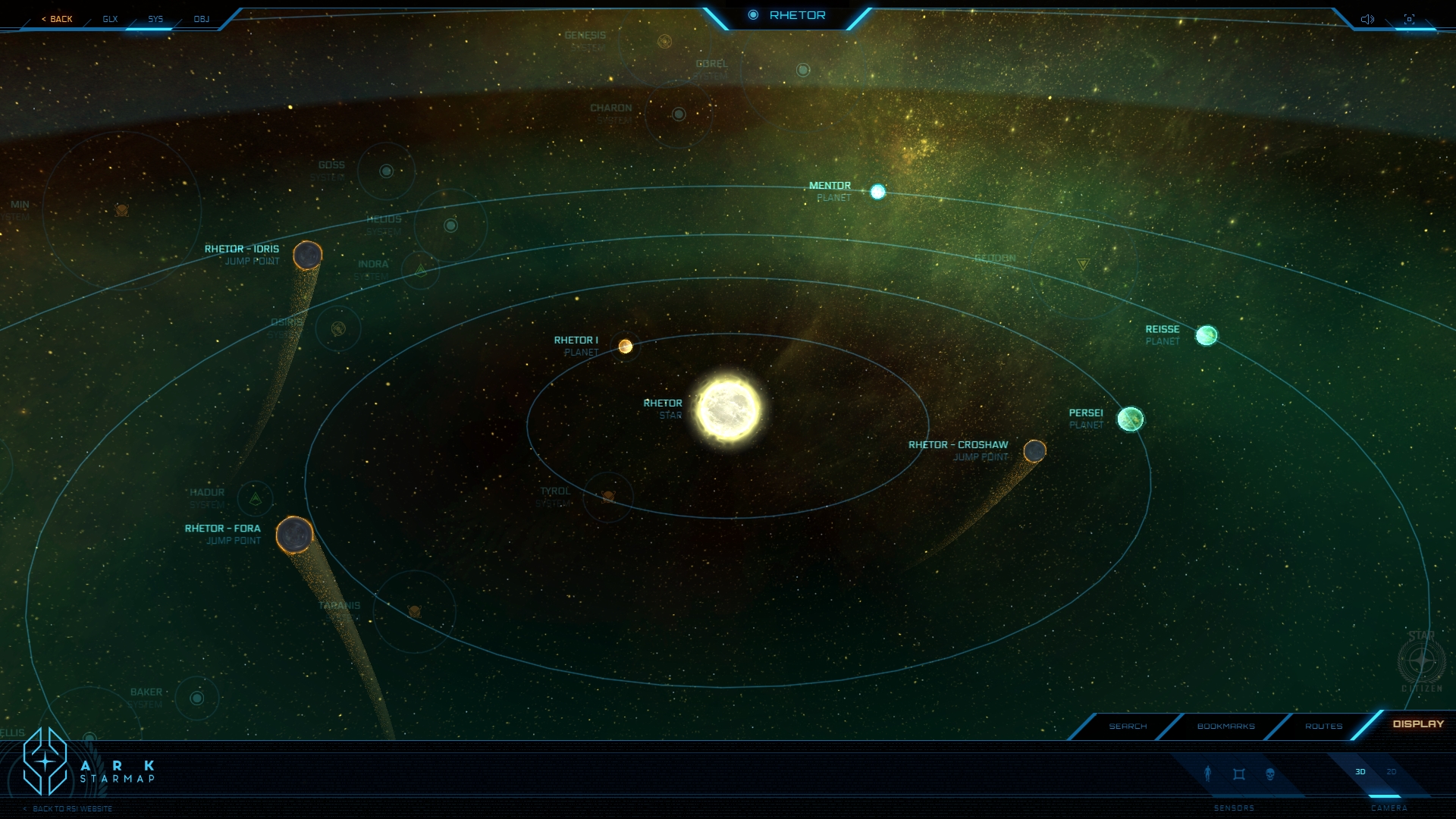Toggle the skull sensor

click(x=1270, y=774)
